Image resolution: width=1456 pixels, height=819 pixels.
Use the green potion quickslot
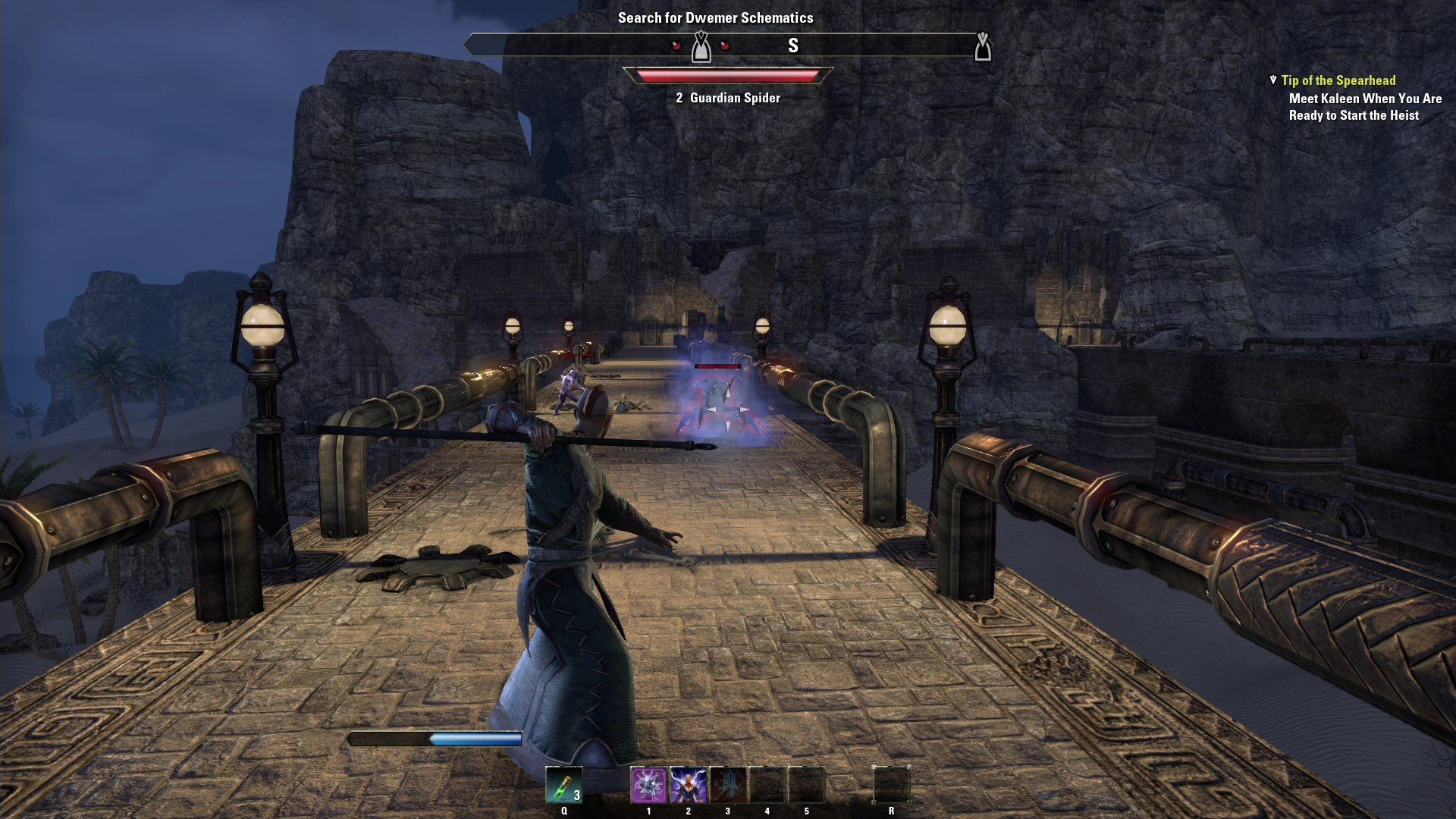pos(563,784)
